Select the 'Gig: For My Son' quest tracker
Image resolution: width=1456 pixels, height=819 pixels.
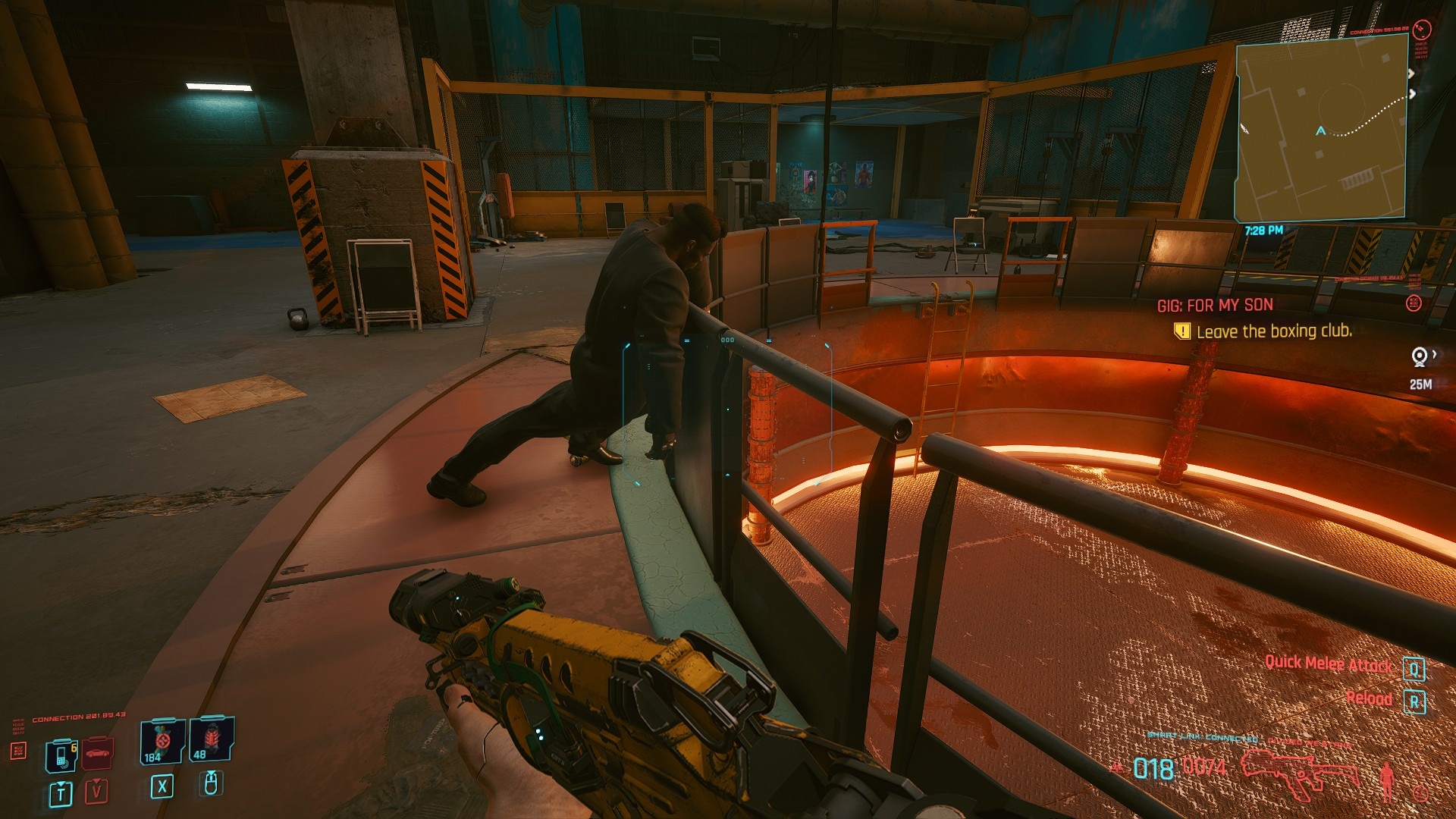point(1215,305)
